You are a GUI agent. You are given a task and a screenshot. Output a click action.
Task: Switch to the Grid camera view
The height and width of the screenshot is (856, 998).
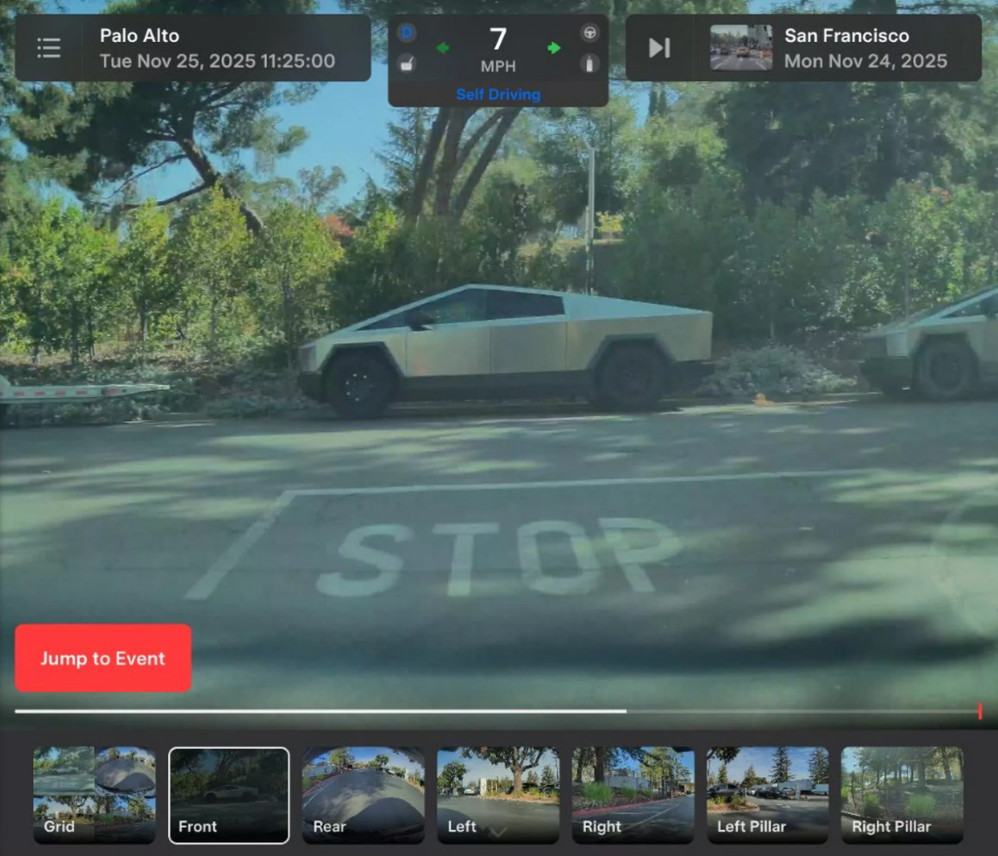[x=94, y=795]
